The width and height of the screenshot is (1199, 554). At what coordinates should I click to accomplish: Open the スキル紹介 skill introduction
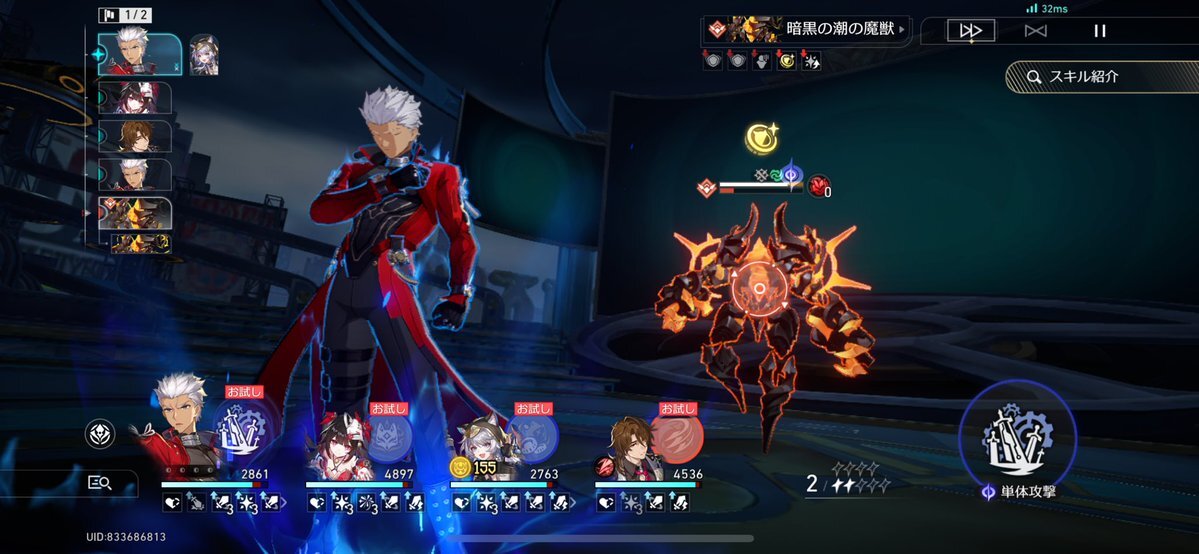coord(1097,76)
